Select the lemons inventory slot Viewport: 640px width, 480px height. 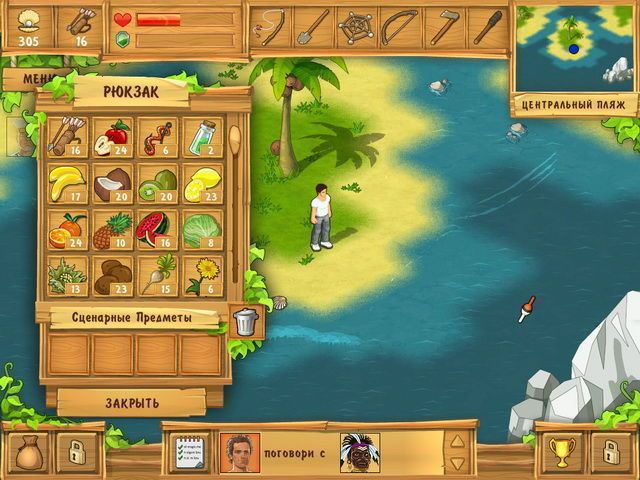click(201, 184)
